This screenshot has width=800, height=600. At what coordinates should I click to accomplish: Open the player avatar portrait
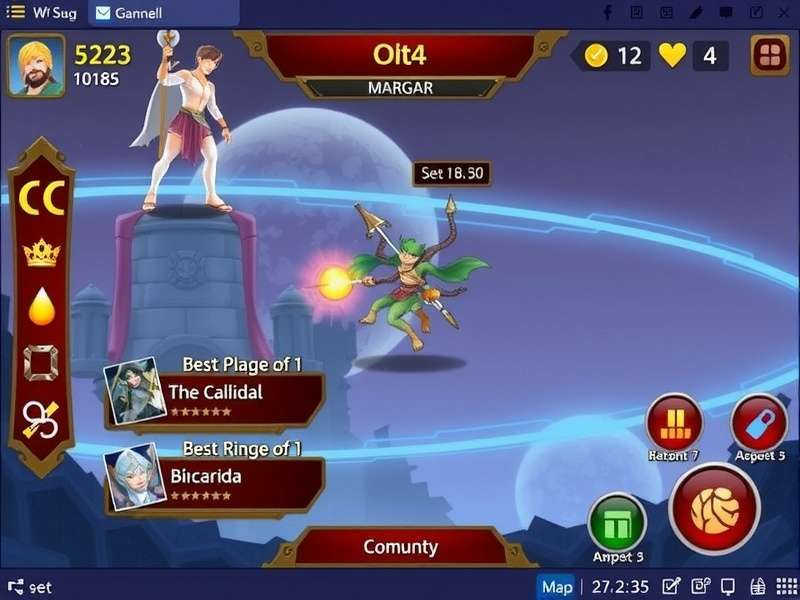[x=36, y=65]
